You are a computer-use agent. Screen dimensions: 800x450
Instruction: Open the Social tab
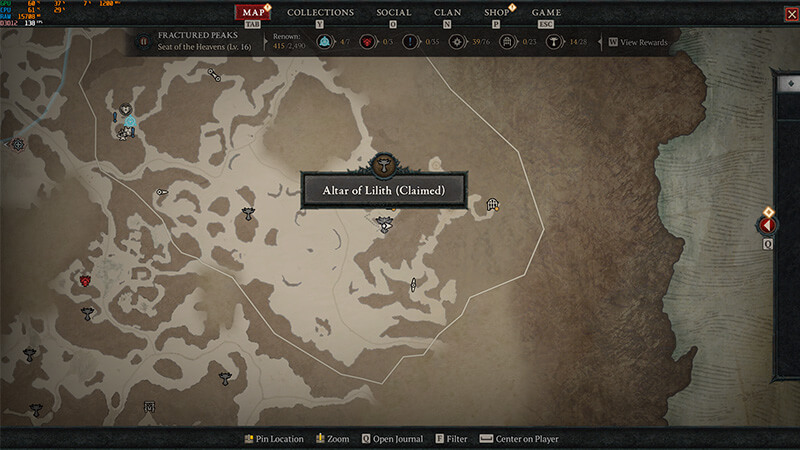(x=393, y=13)
